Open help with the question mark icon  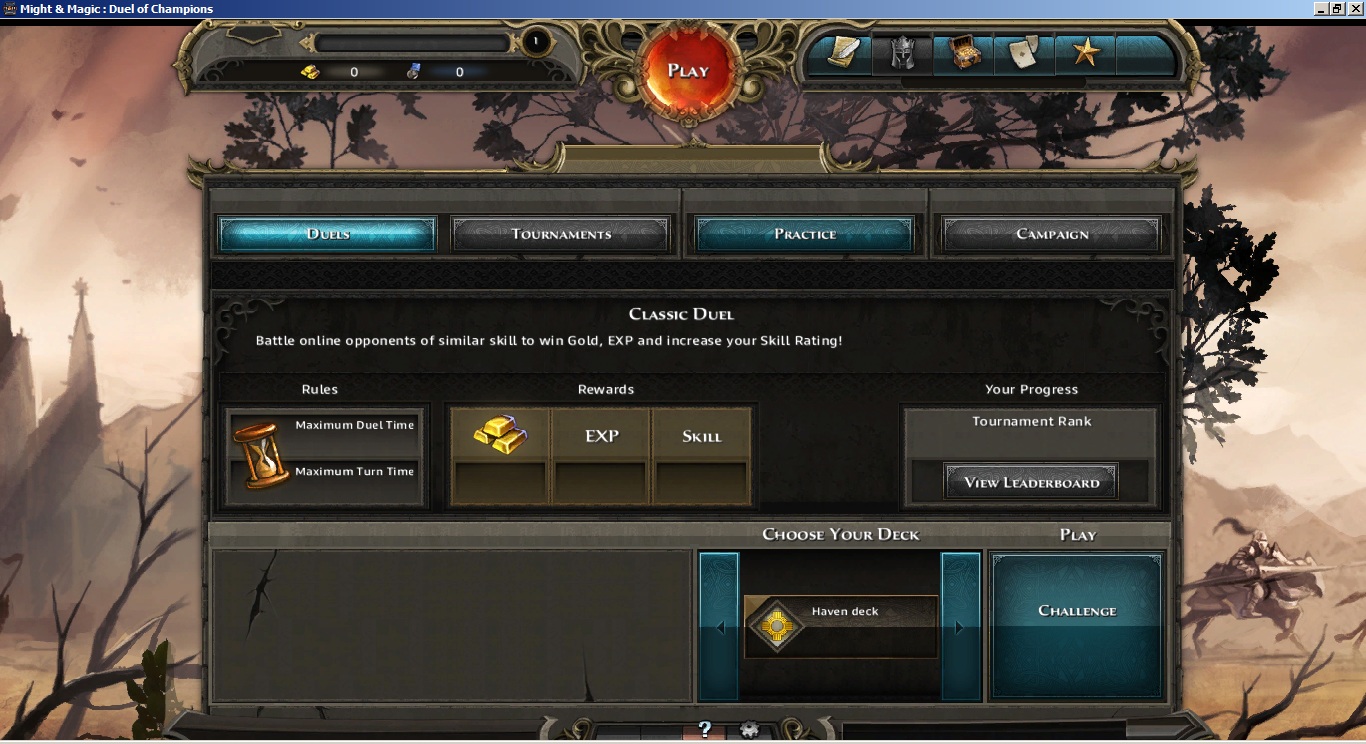pos(704,730)
